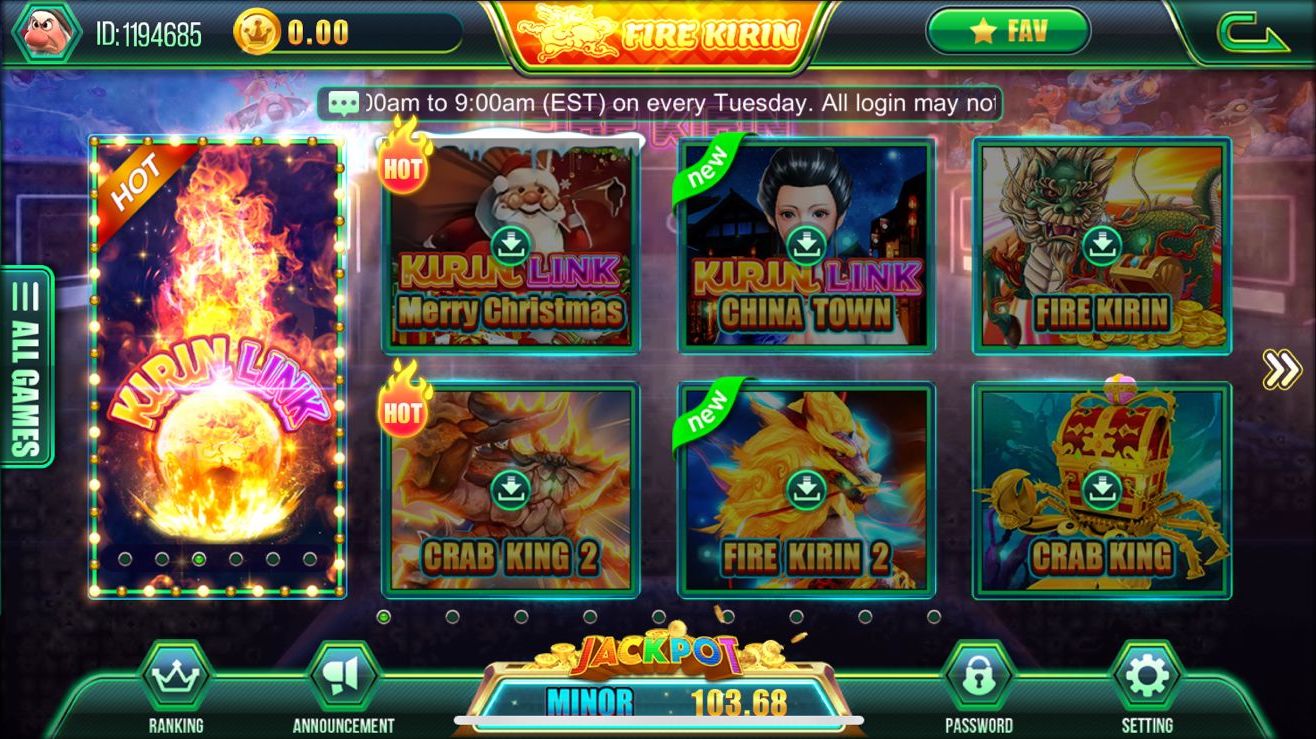Click the FAV favorites button
This screenshot has width=1316, height=739.
1007,31
